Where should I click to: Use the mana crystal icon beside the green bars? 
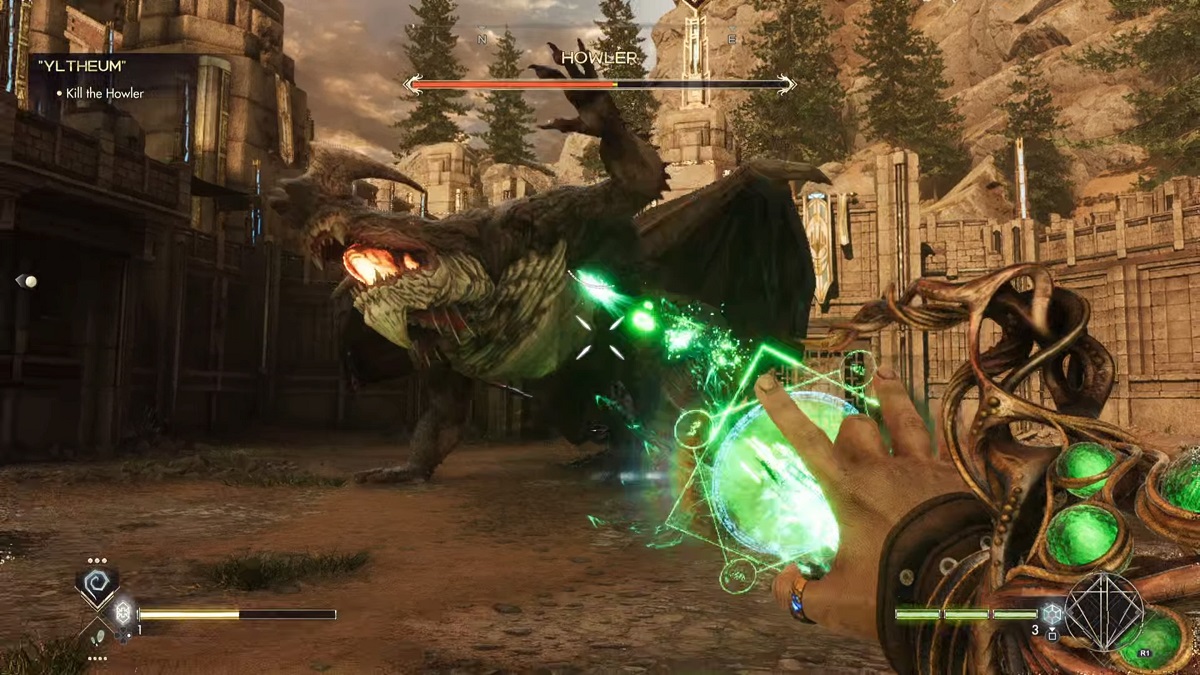click(1051, 614)
